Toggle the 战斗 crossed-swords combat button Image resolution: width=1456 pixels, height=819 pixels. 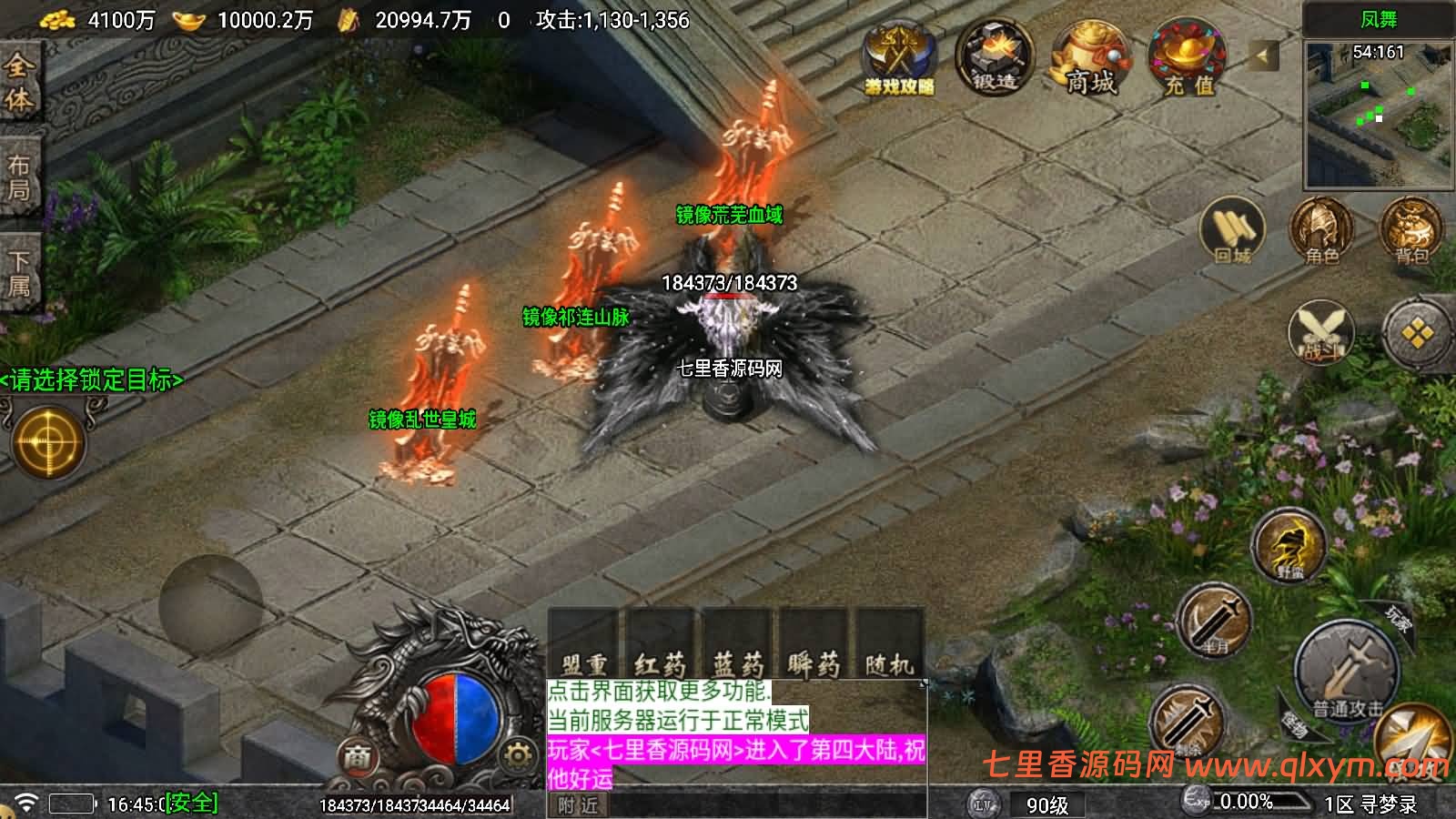click(x=1321, y=332)
